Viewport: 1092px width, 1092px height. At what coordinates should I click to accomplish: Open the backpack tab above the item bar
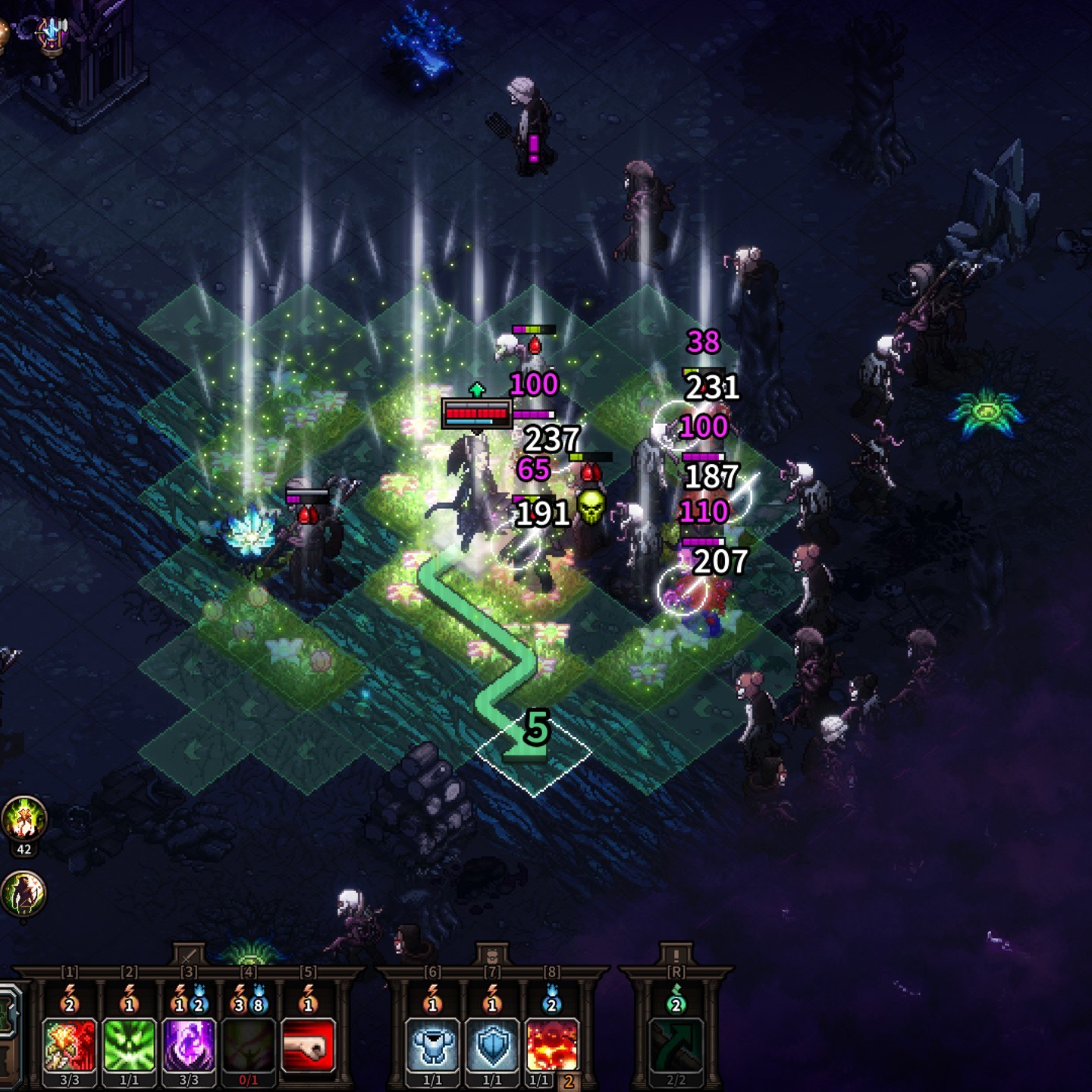click(492, 955)
